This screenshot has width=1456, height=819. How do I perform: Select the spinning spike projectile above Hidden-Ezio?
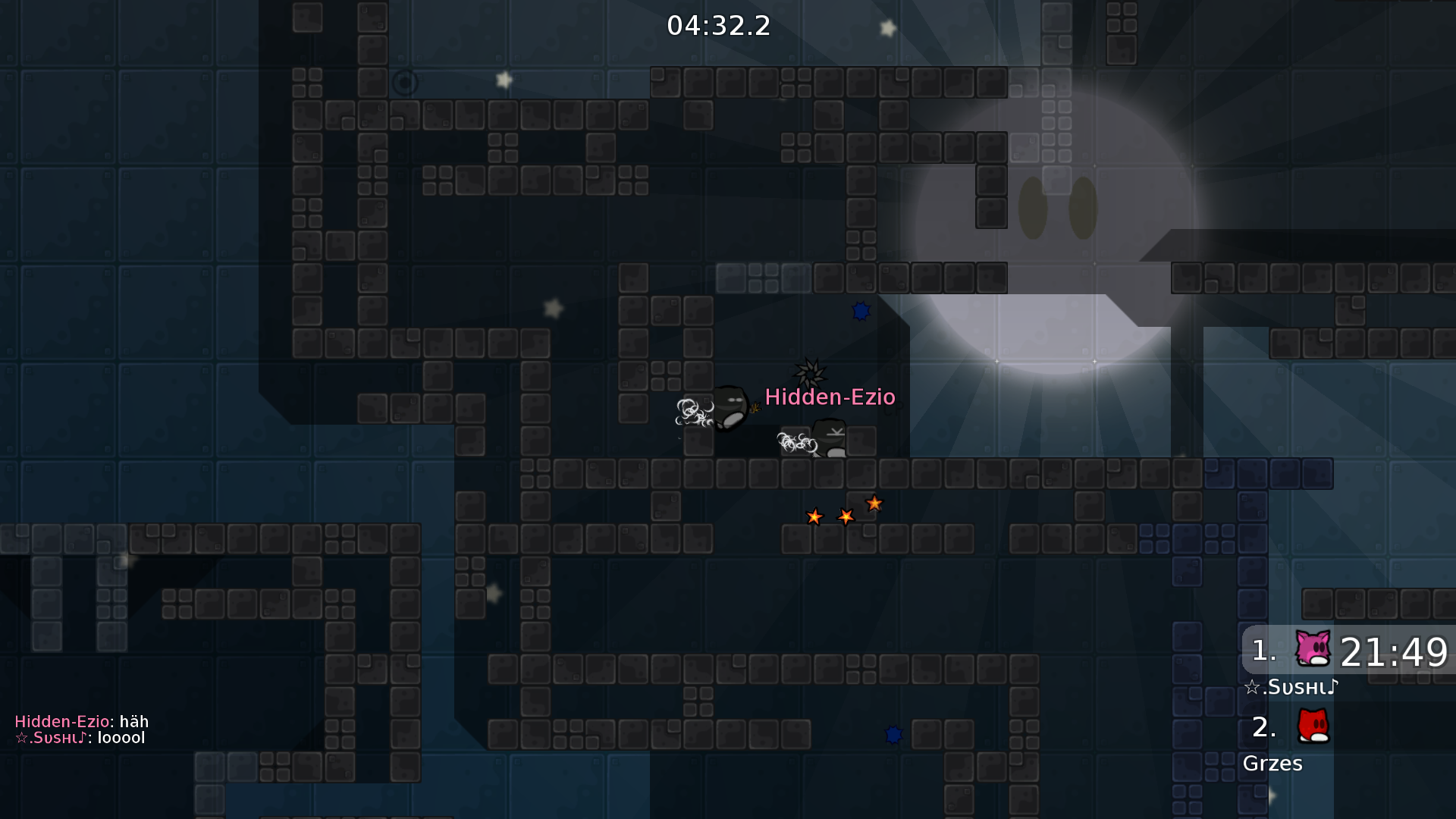click(x=811, y=372)
